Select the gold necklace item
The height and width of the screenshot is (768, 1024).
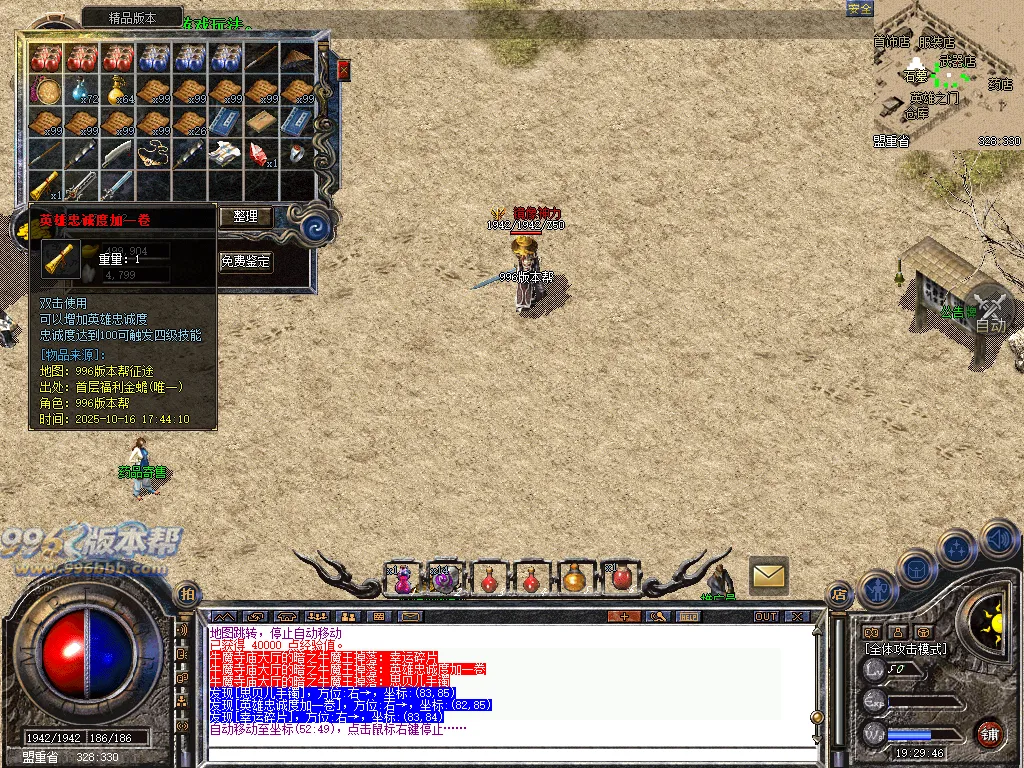153,153
